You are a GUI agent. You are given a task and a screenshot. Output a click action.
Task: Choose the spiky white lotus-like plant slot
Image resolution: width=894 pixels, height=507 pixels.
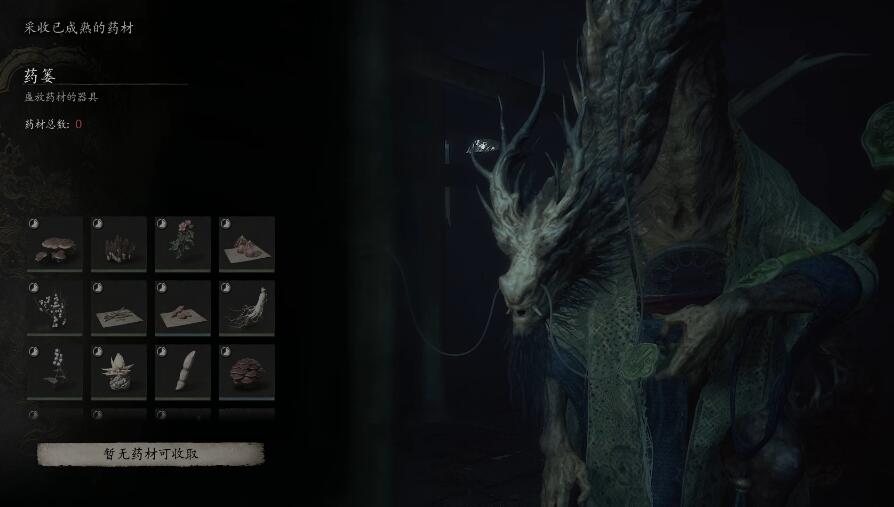(x=119, y=372)
